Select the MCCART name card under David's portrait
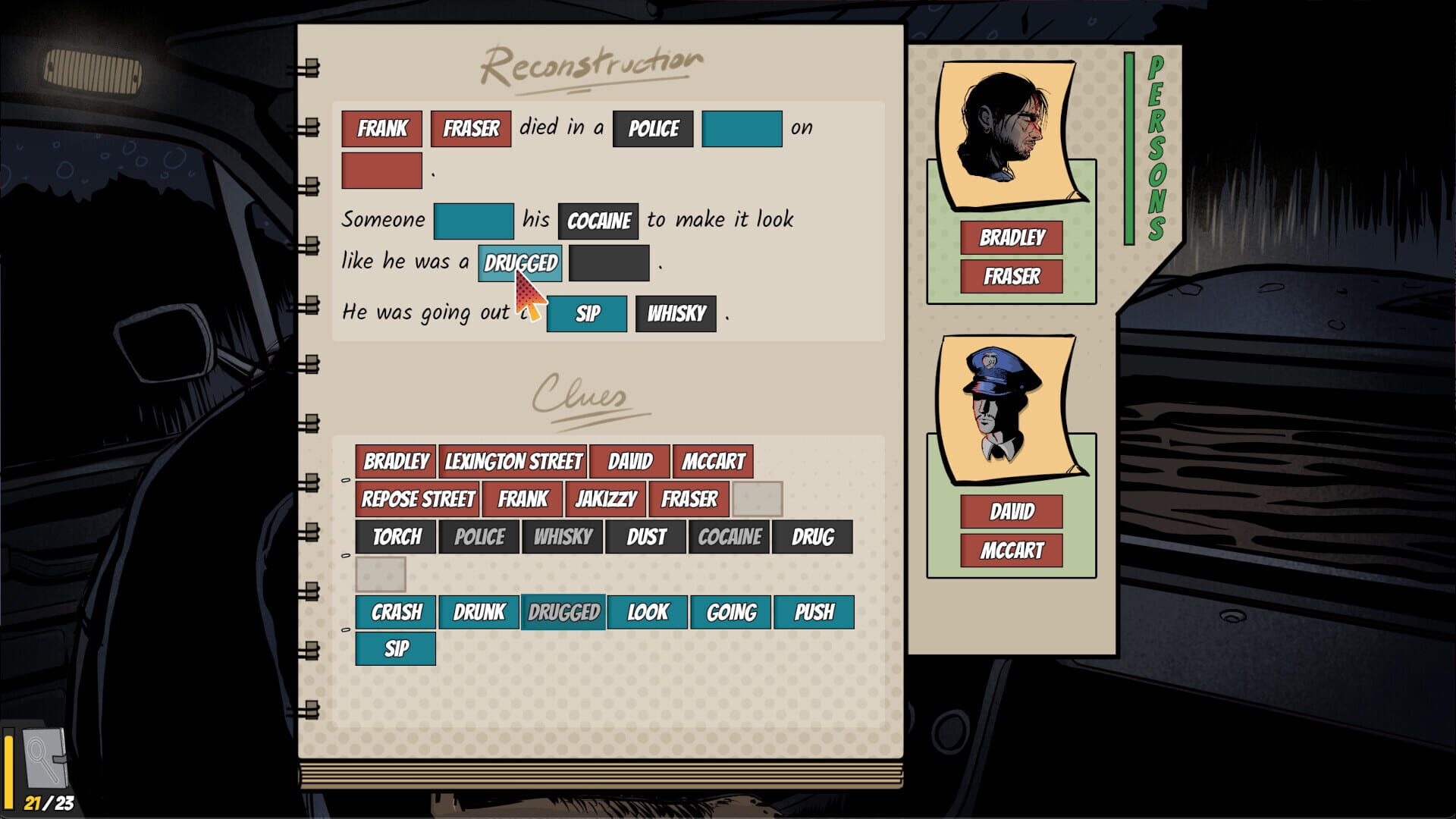The image size is (1456, 819). point(1011,548)
